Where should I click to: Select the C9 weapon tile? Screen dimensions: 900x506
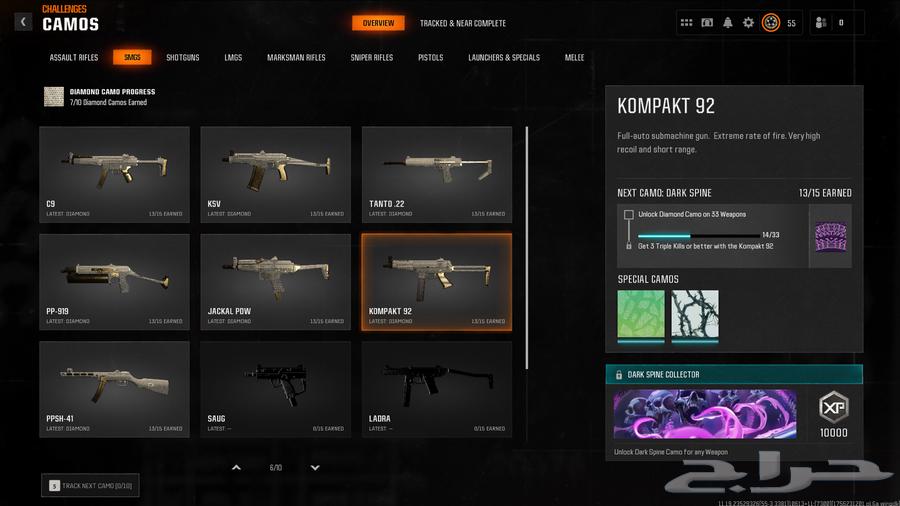click(x=114, y=173)
